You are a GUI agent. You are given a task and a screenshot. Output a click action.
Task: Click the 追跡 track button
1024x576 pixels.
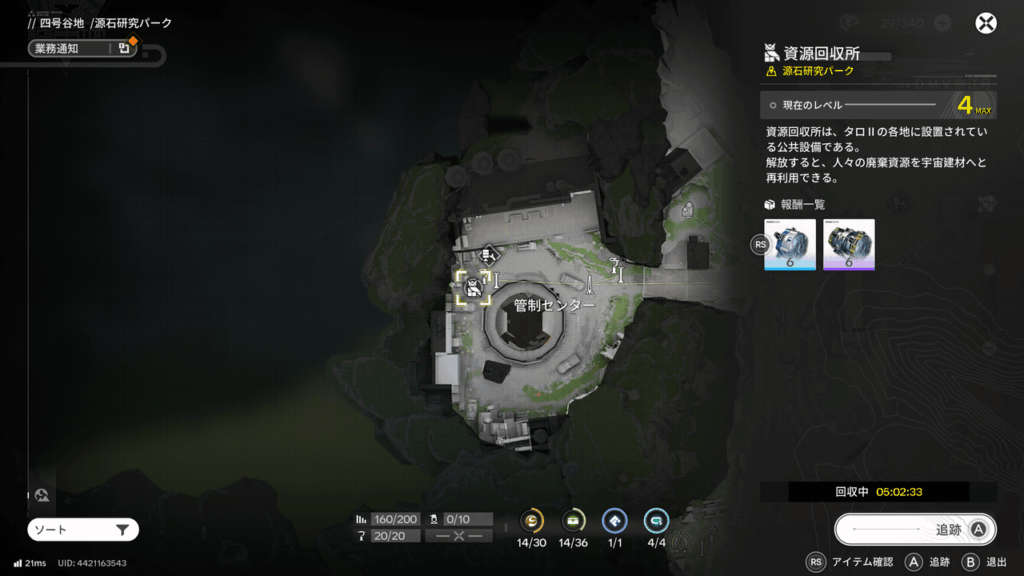point(915,530)
